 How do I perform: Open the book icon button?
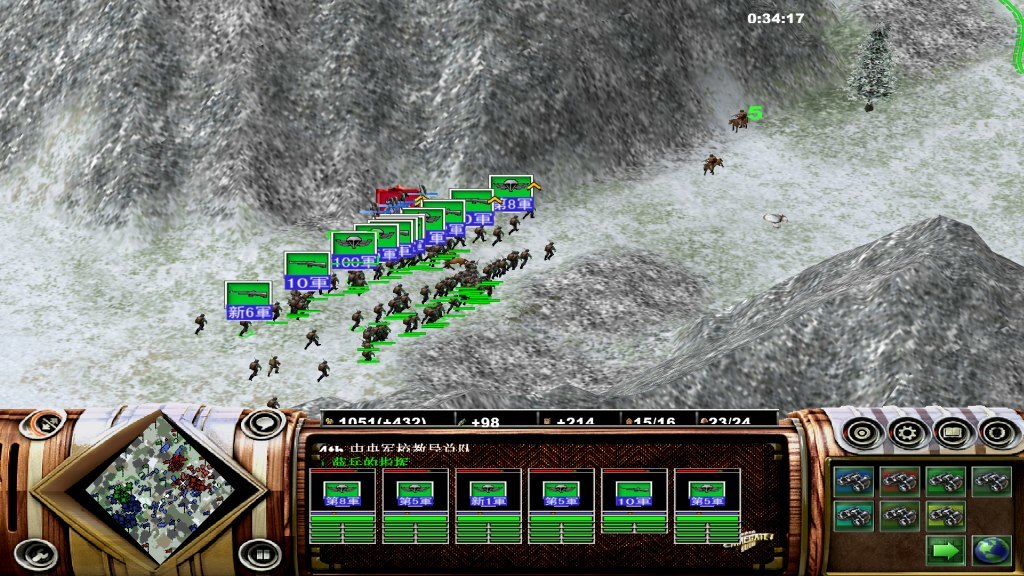(x=953, y=433)
